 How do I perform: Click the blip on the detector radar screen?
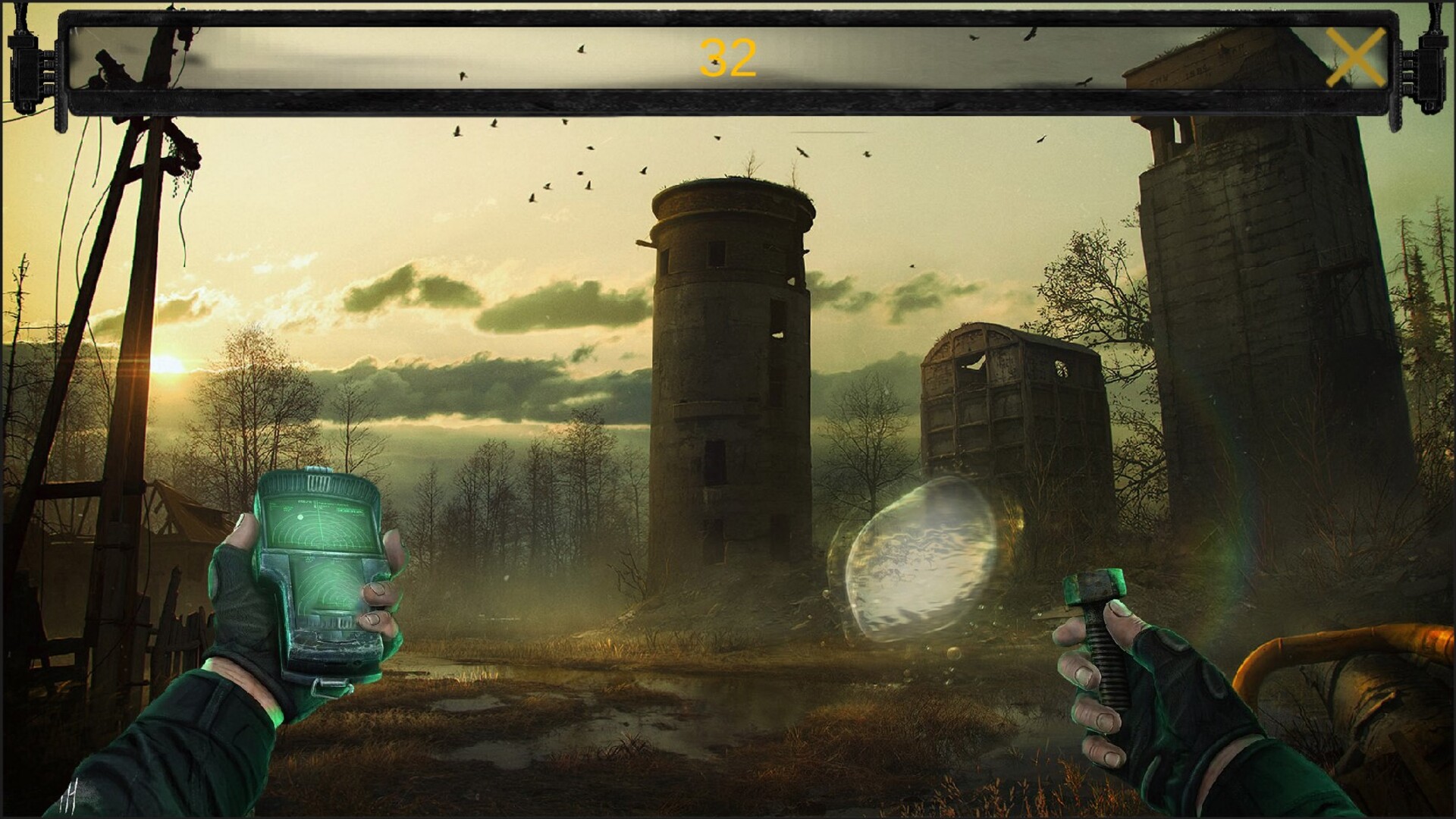(300, 516)
